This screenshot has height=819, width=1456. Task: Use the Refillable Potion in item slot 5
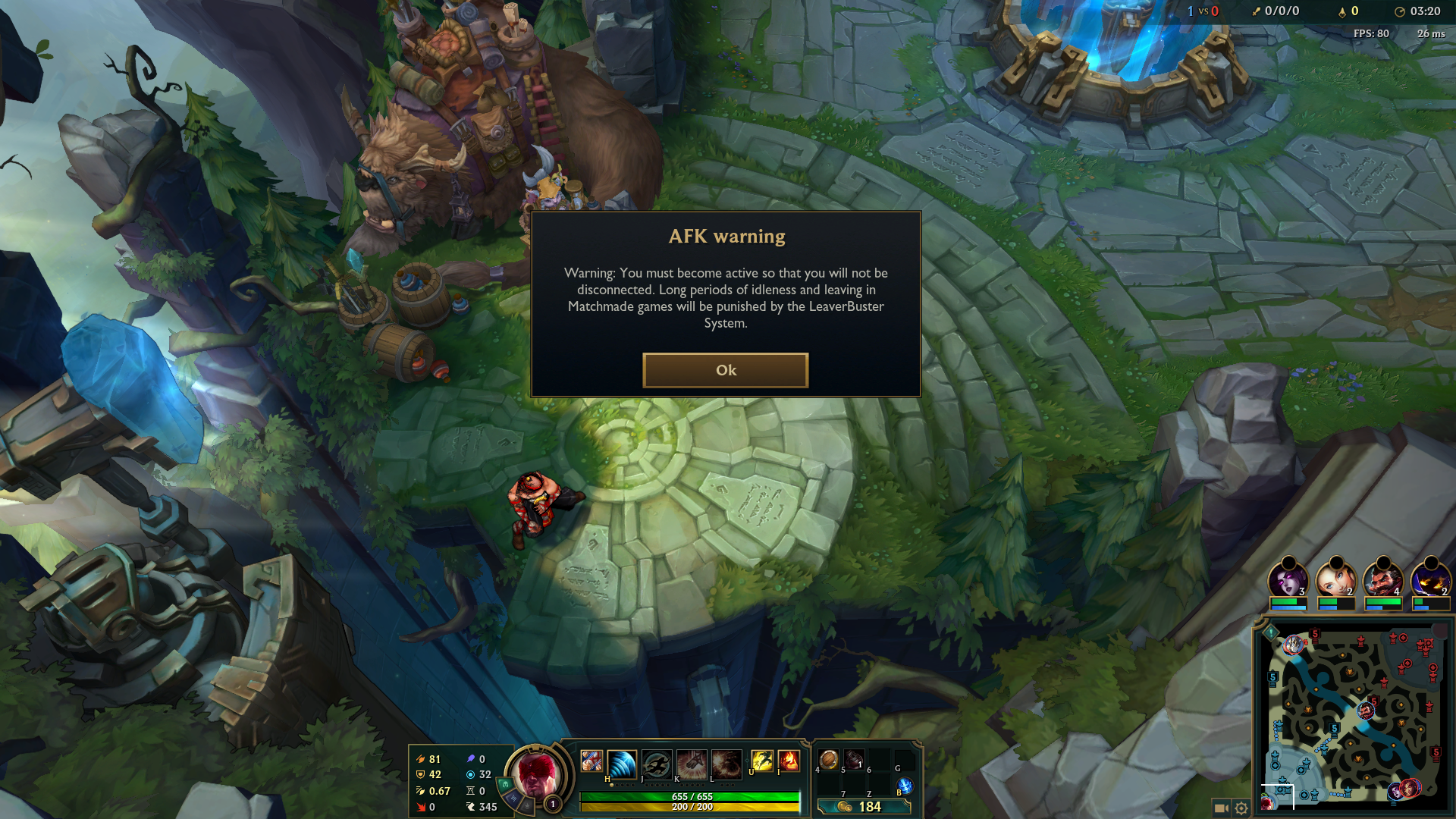[852, 758]
